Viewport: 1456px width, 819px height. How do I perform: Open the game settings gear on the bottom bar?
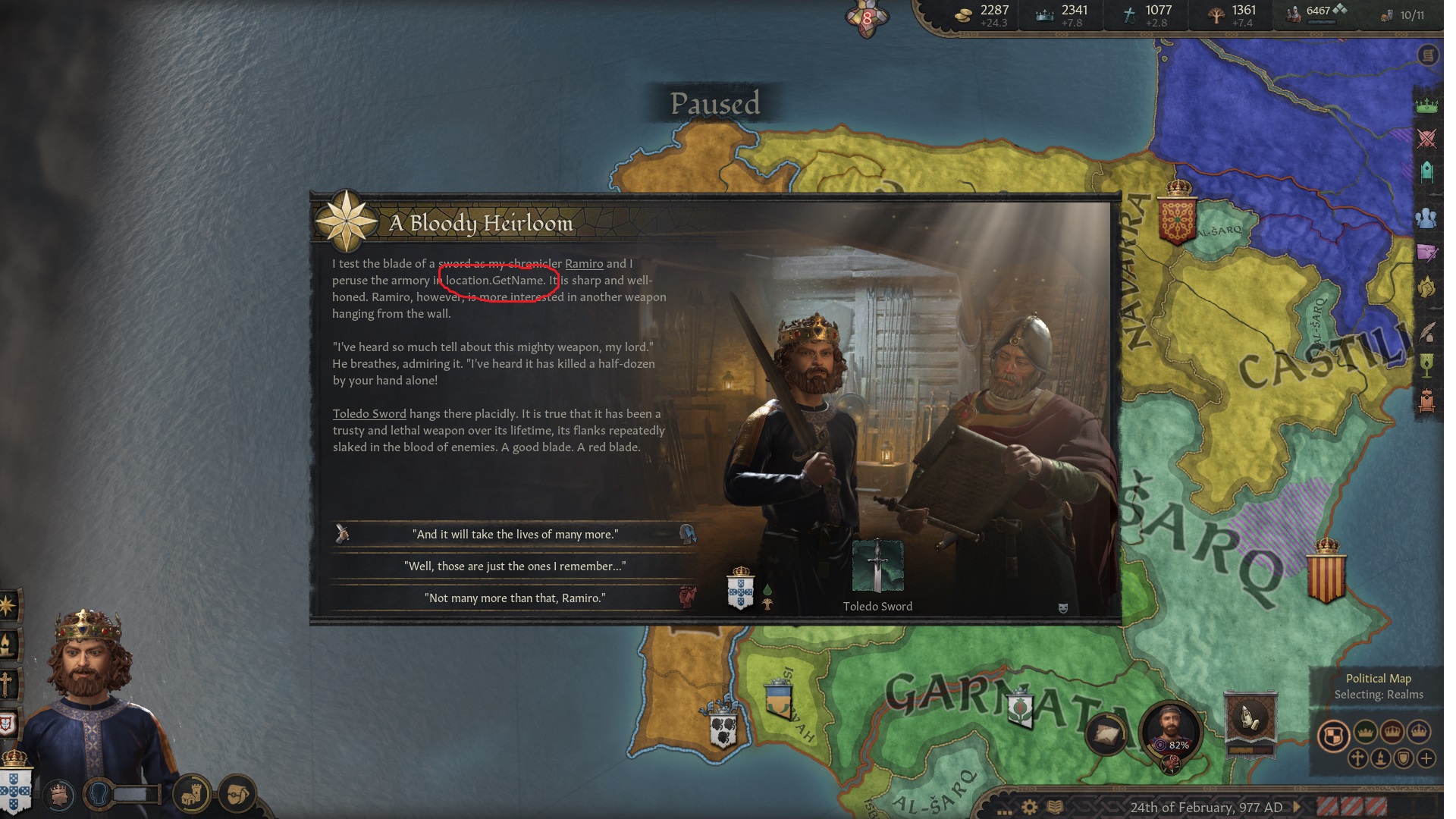pos(1029,805)
